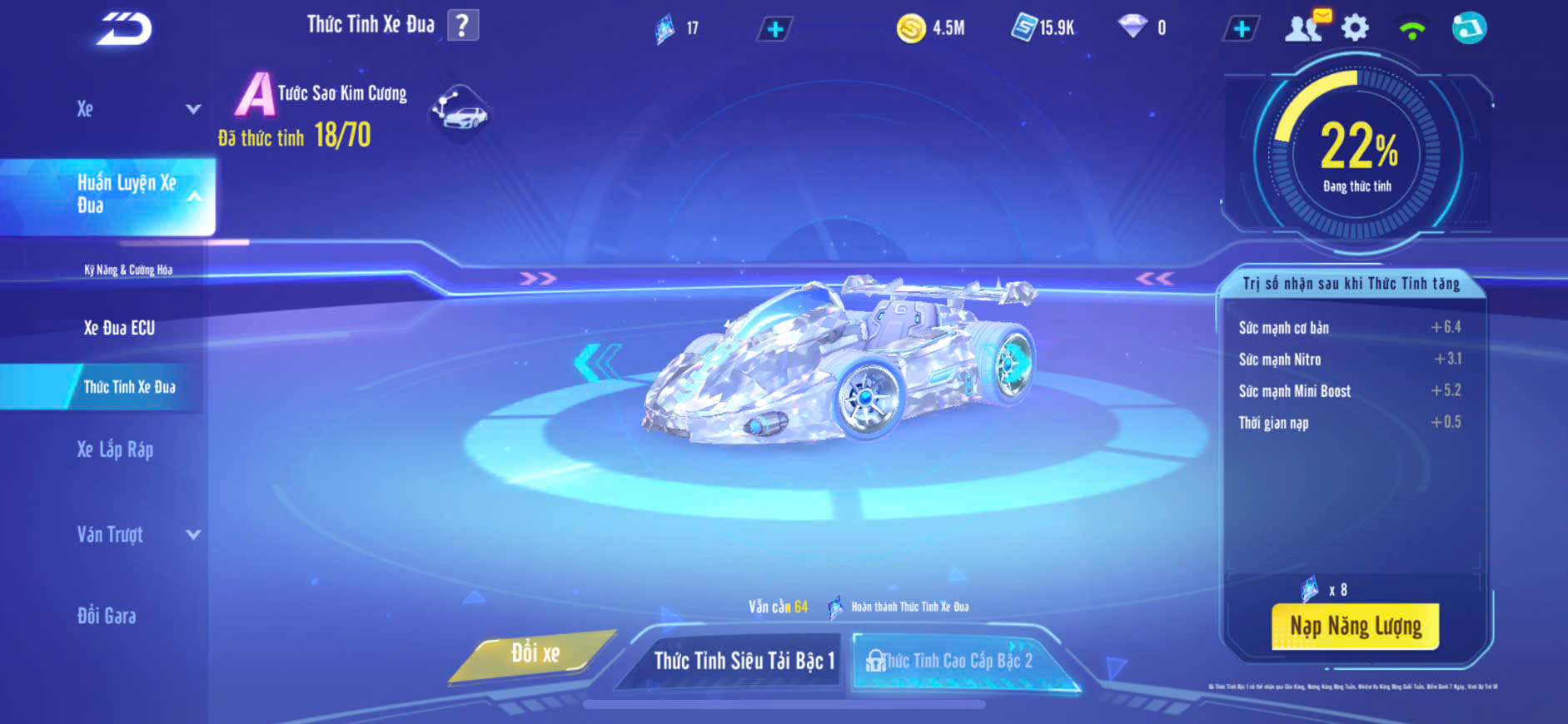The image size is (1568, 724).
Task: Expand the Ván Trượt category
Action: point(137,534)
